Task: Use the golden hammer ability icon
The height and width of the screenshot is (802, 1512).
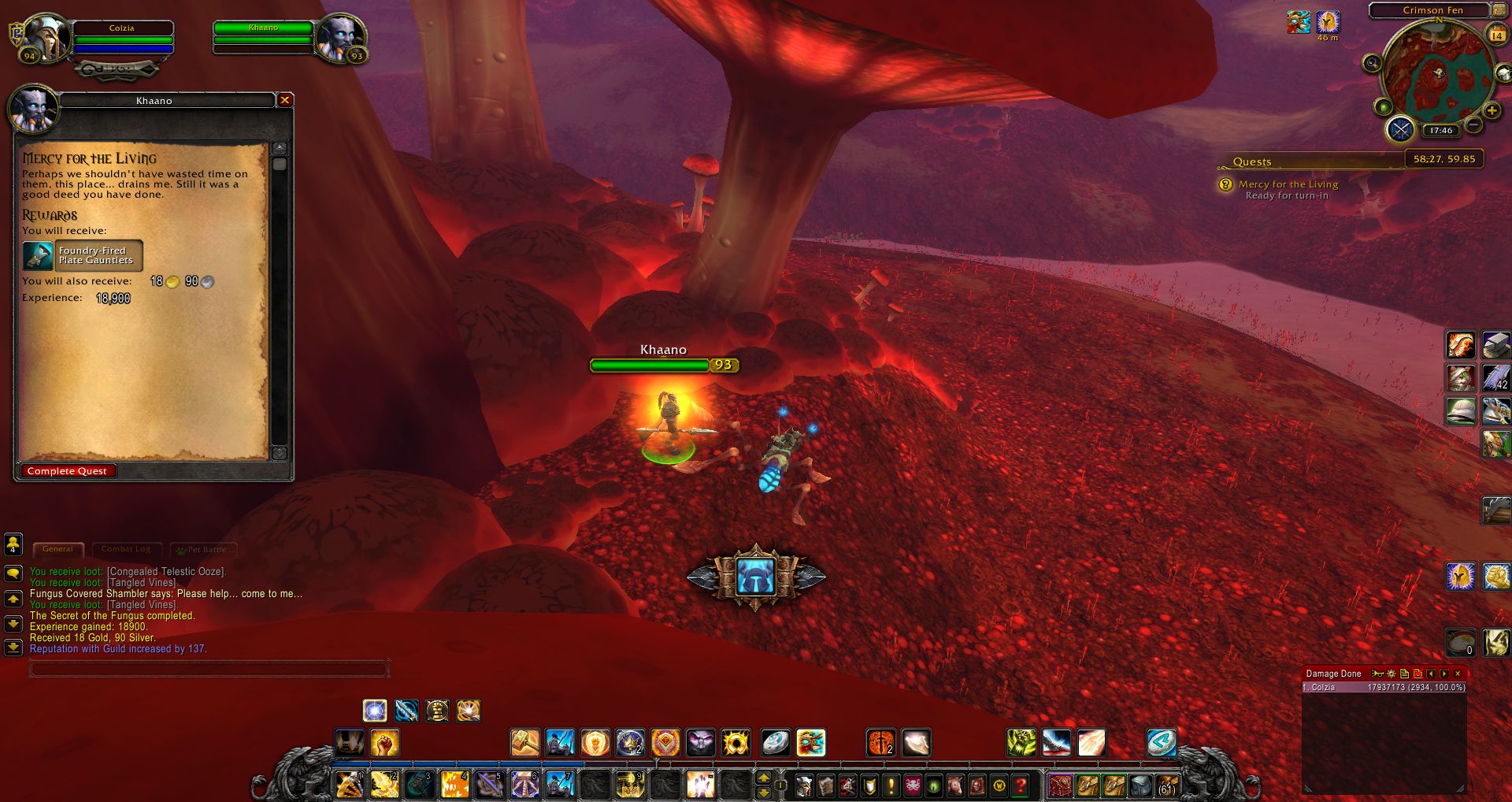Action: point(524,742)
